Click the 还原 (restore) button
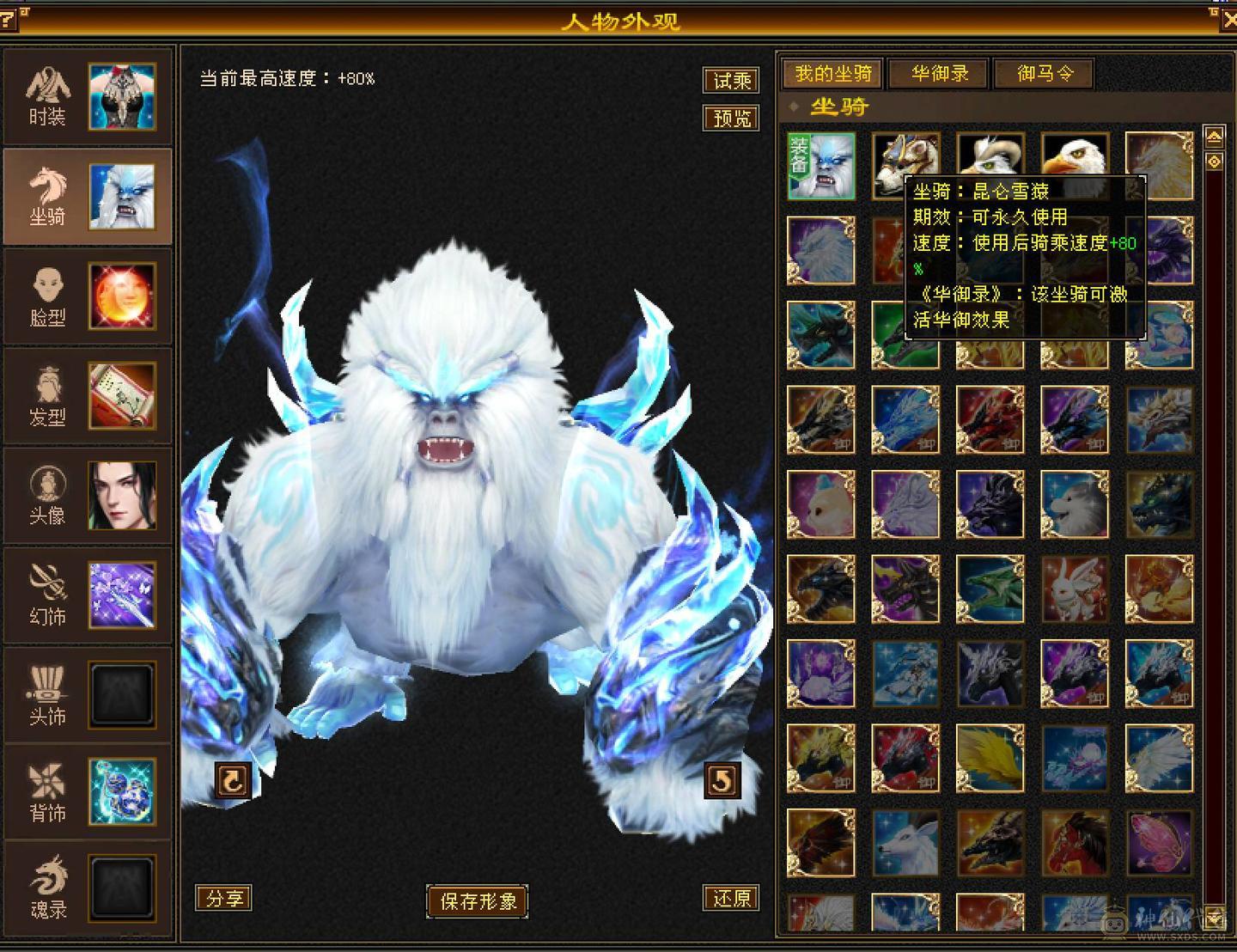 (x=731, y=899)
